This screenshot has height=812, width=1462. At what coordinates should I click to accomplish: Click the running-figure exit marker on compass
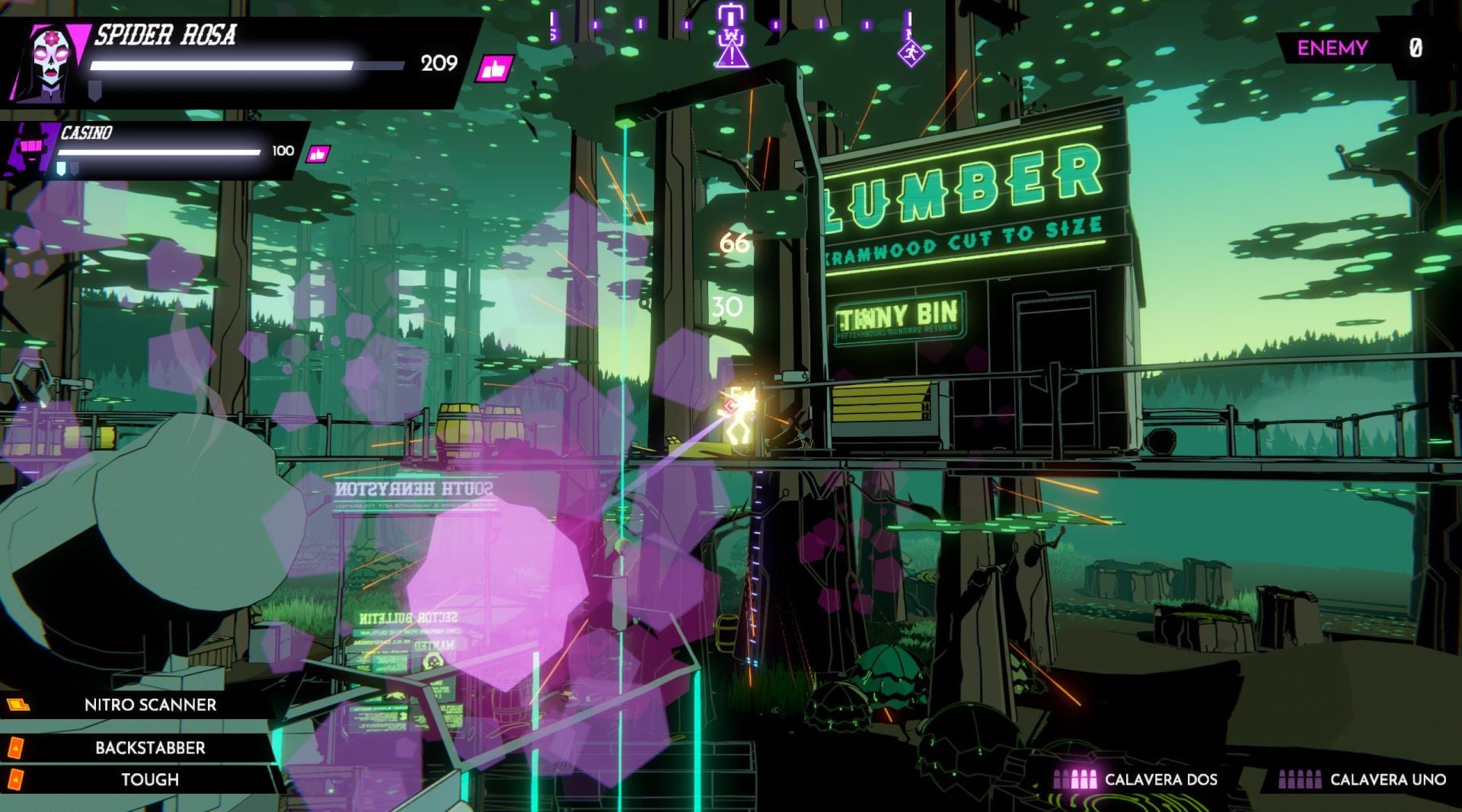(x=911, y=53)
